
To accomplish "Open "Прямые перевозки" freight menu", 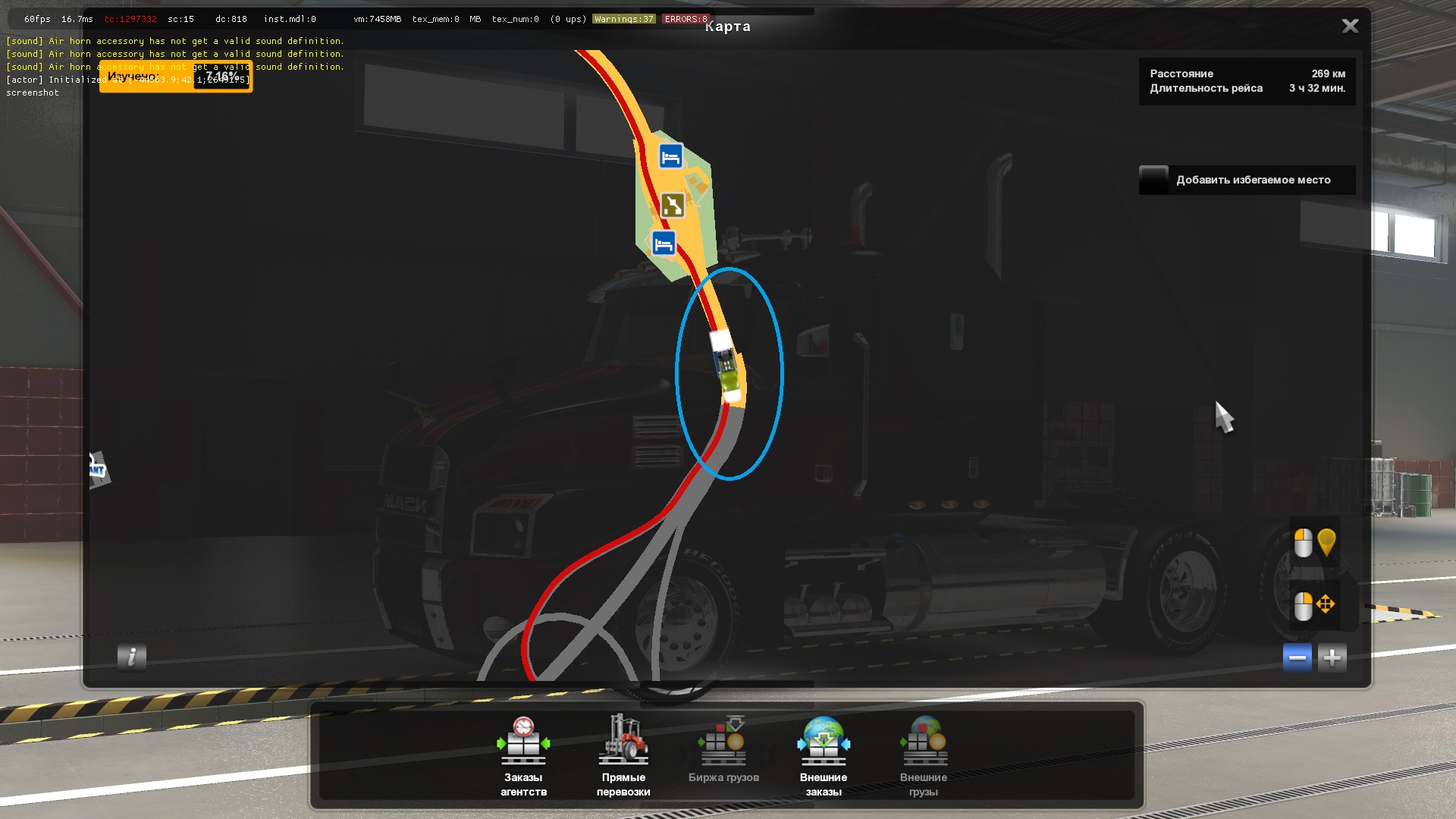I will pyautogui.click(x=623, y=755).
